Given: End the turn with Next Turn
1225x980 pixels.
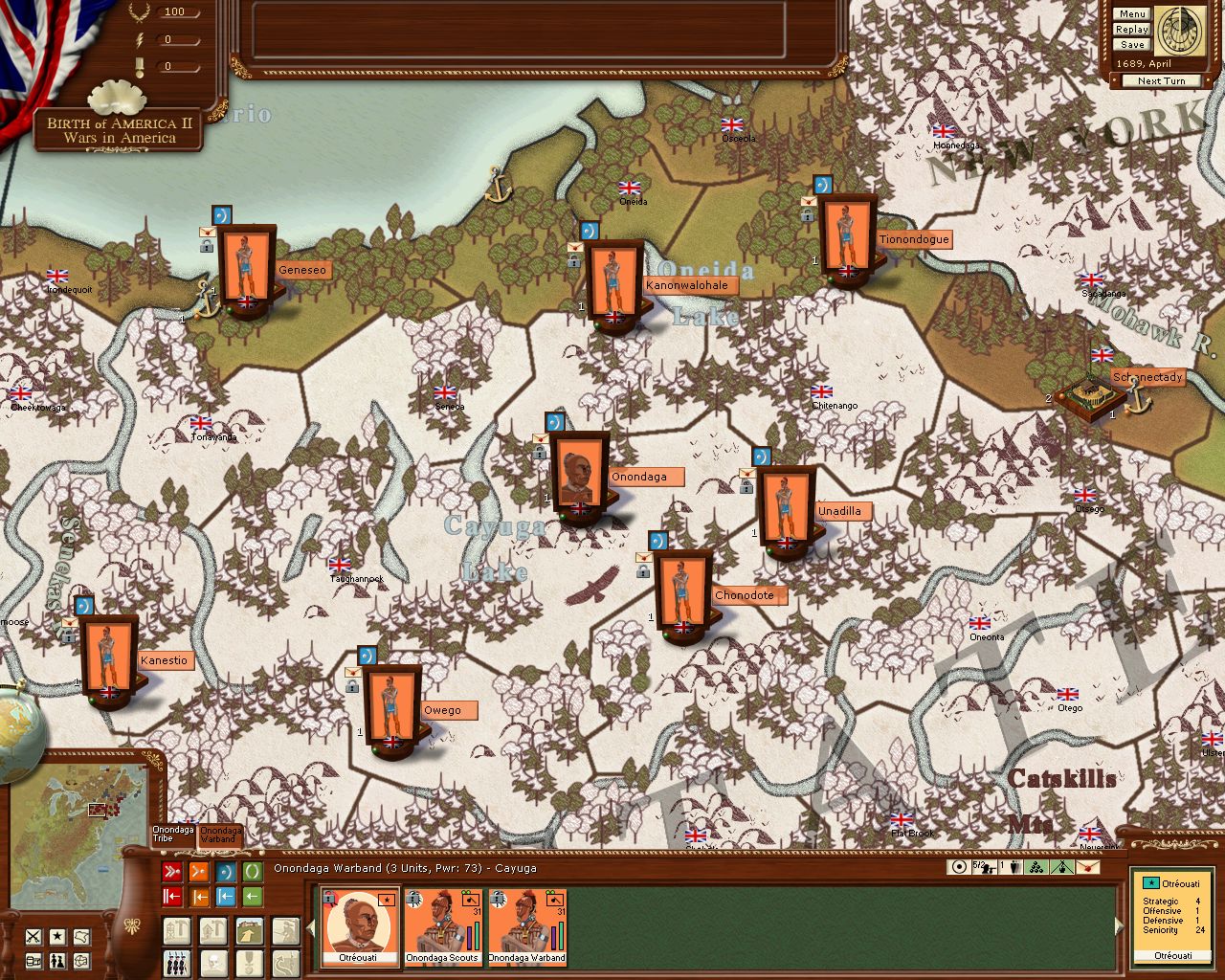Looking at the screenshot, I should [1161, 81].
